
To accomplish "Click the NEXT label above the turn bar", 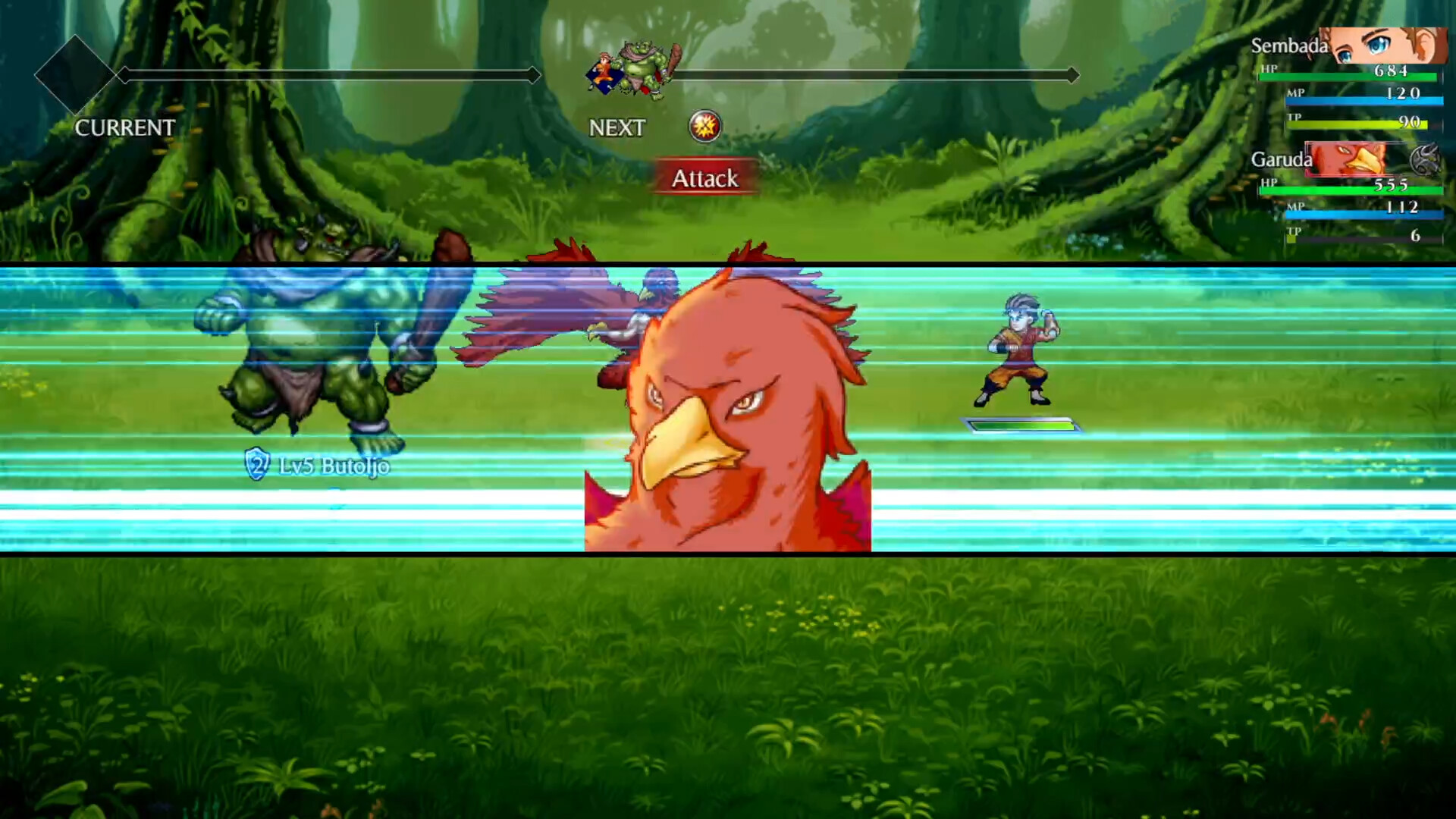I will pos(617,128).
